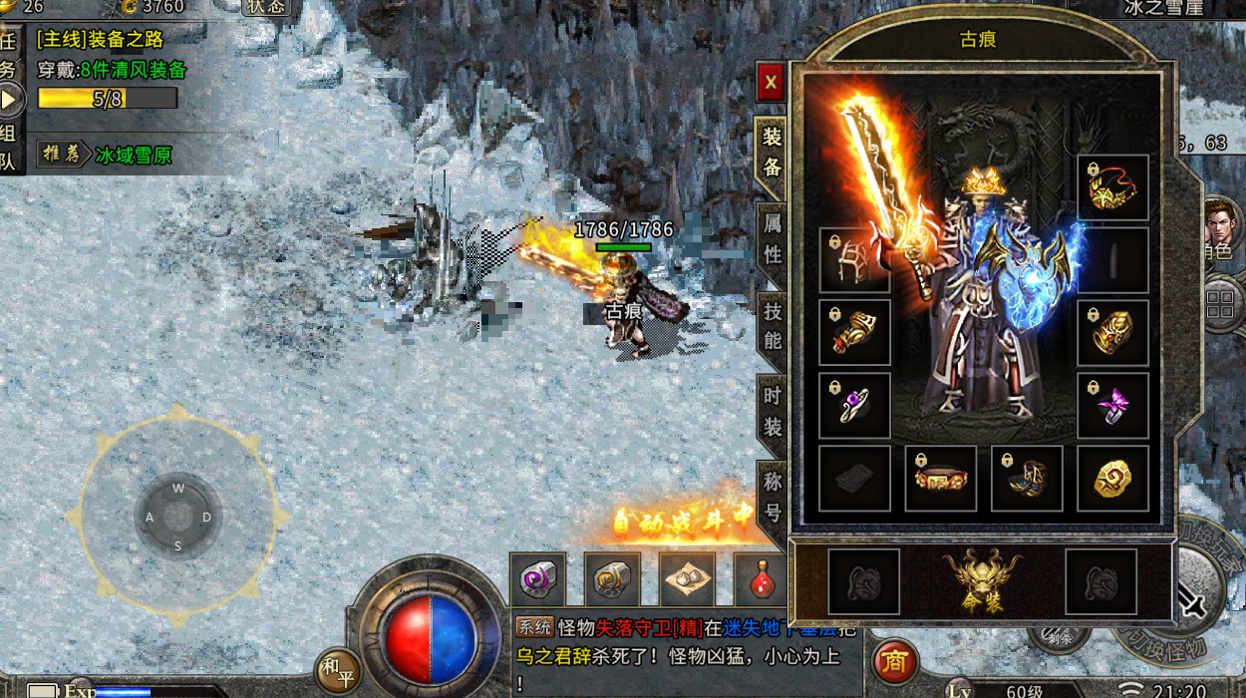Inspect the equipped belt slot

tap(940, 479)
